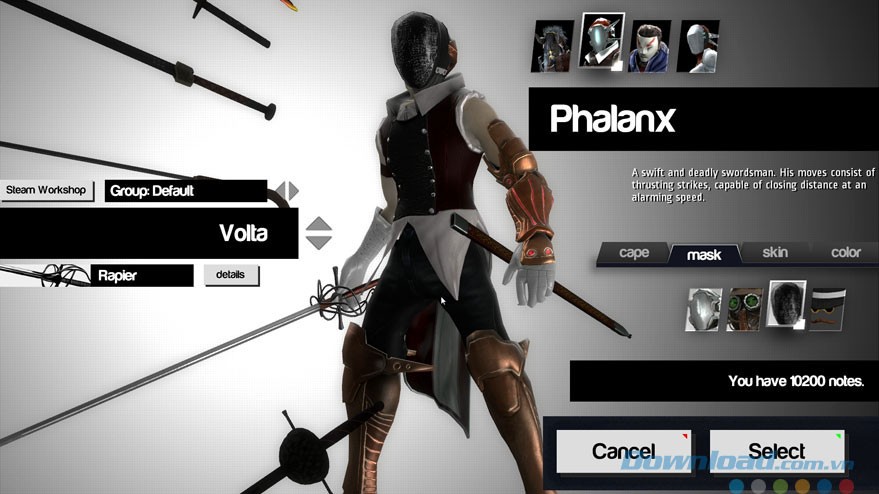Open the mask tab
Image resolution: width=879 pixels, height=494 pixels.
(704, 255)
